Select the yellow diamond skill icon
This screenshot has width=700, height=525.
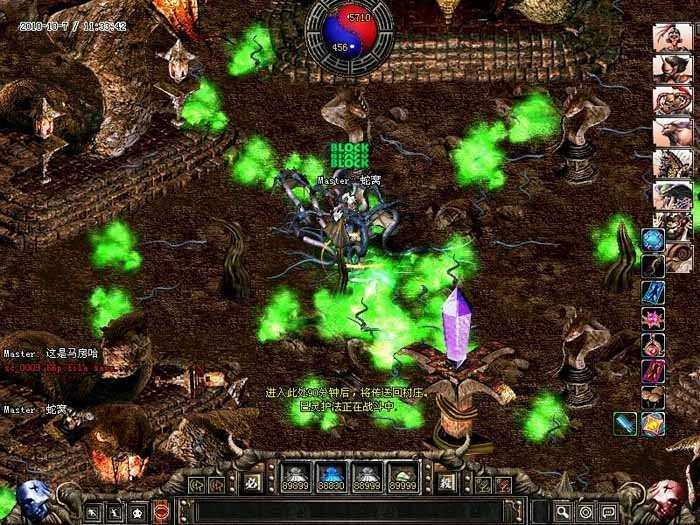click(x=655, y=424)
